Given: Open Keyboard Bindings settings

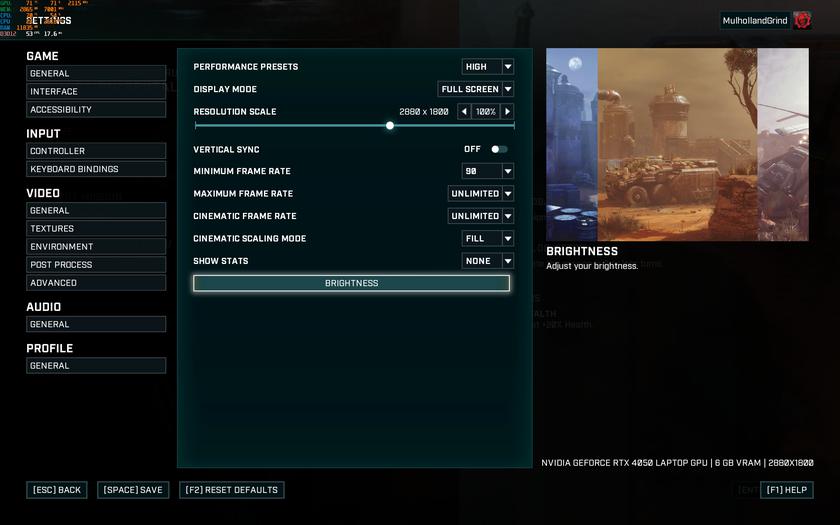Looking at the screenshot, I should pyautogui.click(x=96, y=169).
